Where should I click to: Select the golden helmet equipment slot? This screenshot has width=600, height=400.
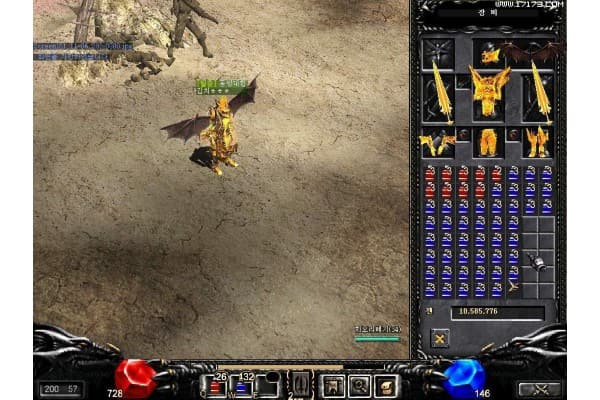pos(490,54)
